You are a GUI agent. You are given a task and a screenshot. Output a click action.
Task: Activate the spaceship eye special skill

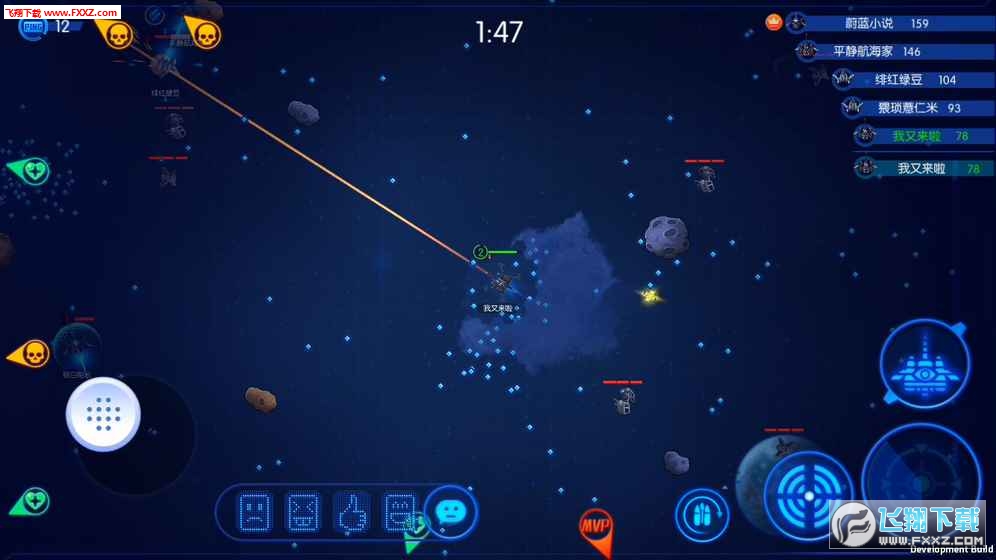pyautogui.click(x=924, y=364)
